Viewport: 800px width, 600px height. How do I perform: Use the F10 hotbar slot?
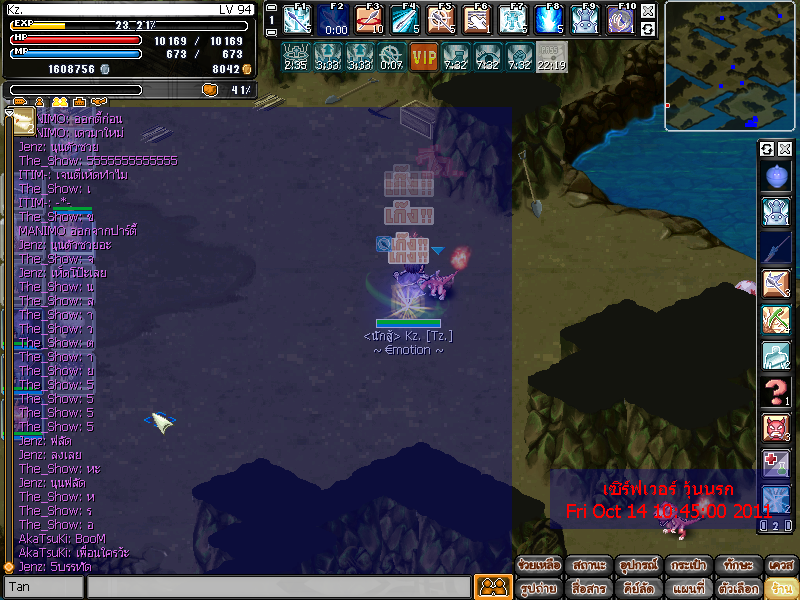pyautogui.click(x=620, y=19)
